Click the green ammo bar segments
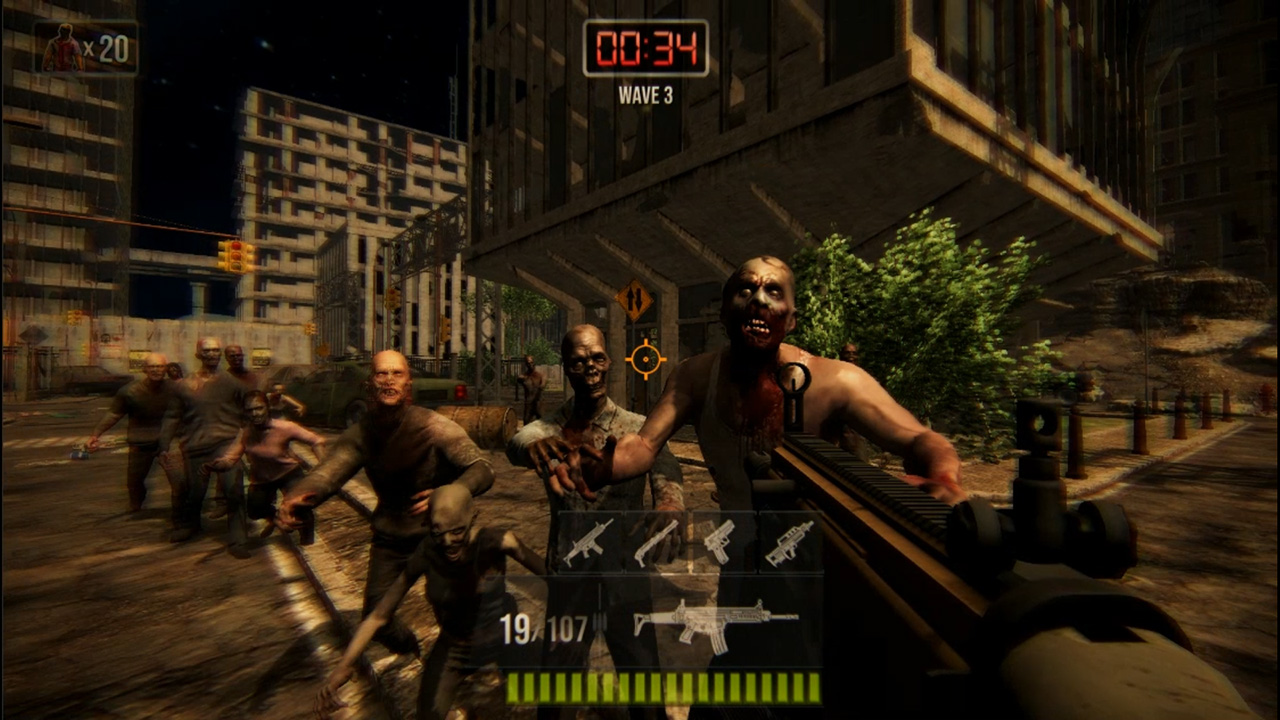Screen dimensions: 1280x720 coord(665,691)
